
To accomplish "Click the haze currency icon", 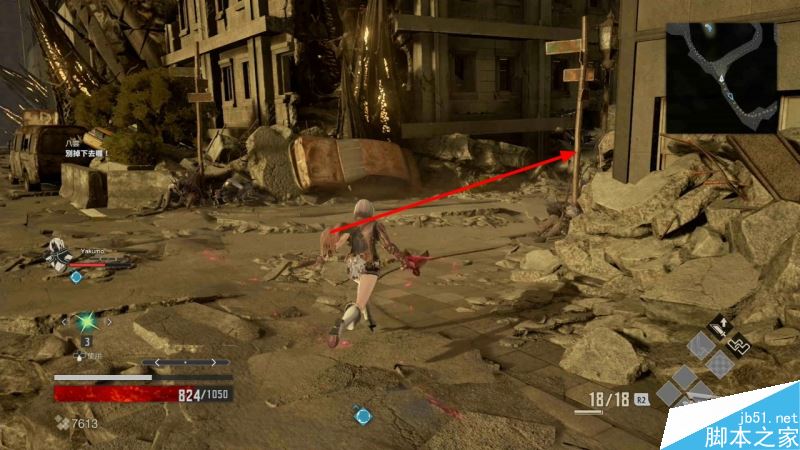I will click(x=60, y=425).
